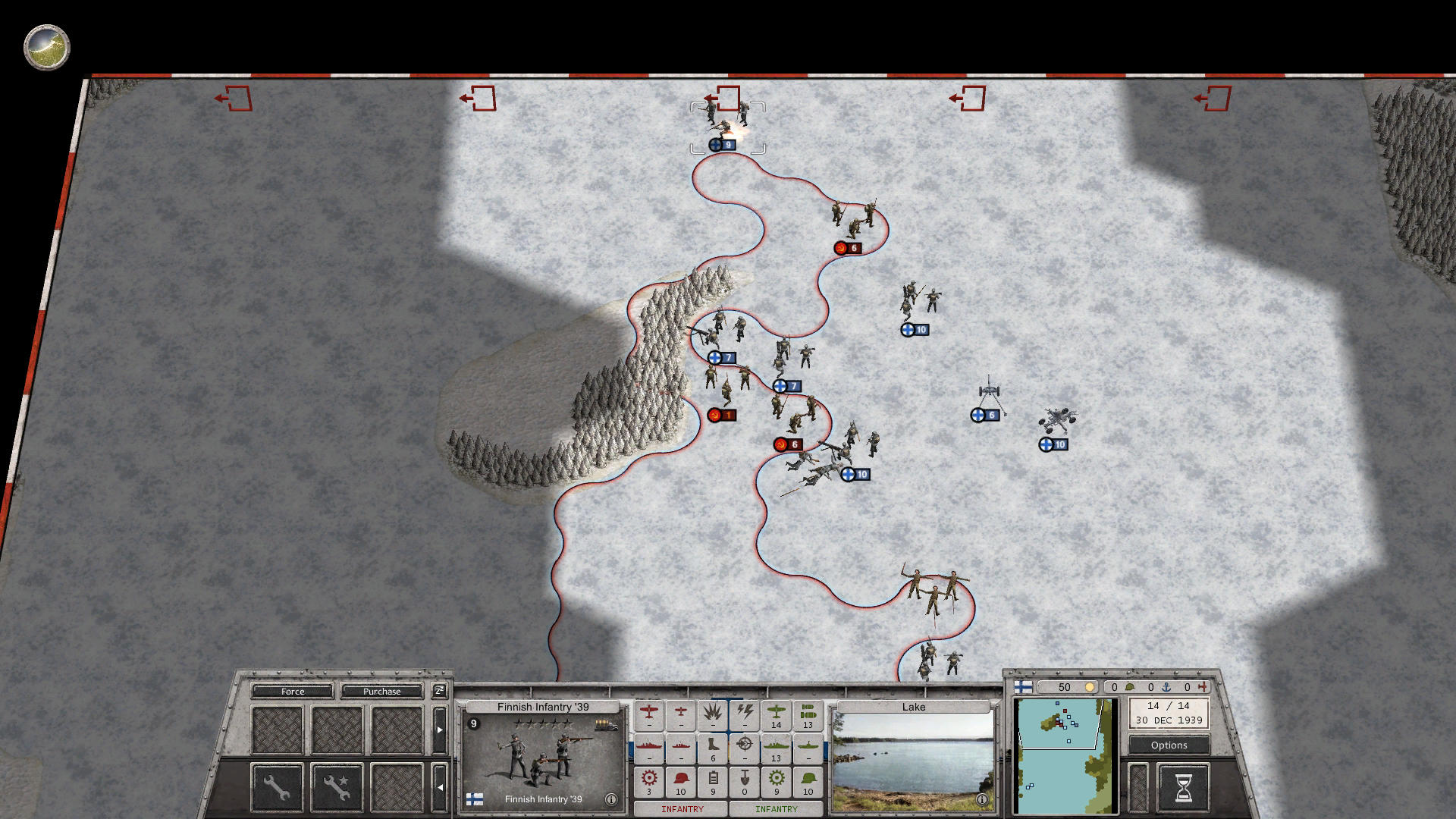Click the shovel entrenchment stat icon
This screenshot has width=1456, height=819.
[745, 780]
